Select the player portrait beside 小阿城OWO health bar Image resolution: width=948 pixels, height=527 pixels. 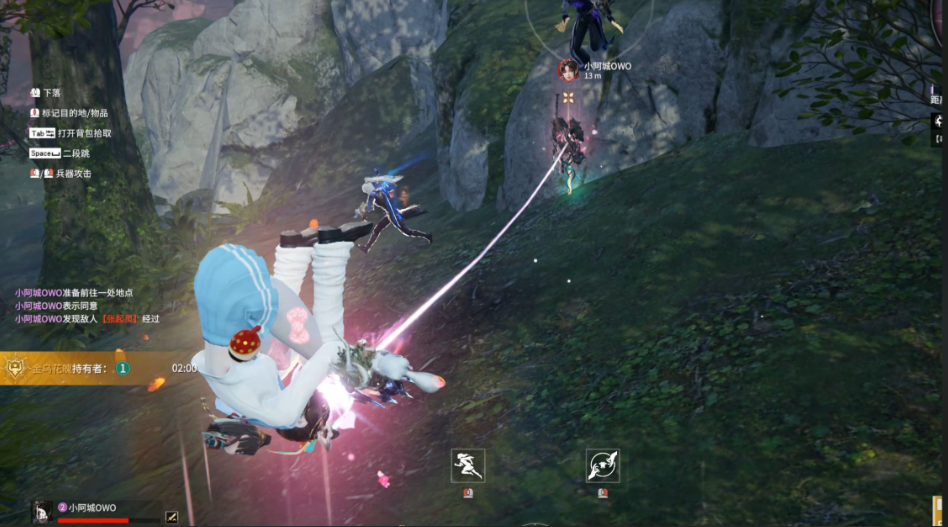(x=42, y=510)
